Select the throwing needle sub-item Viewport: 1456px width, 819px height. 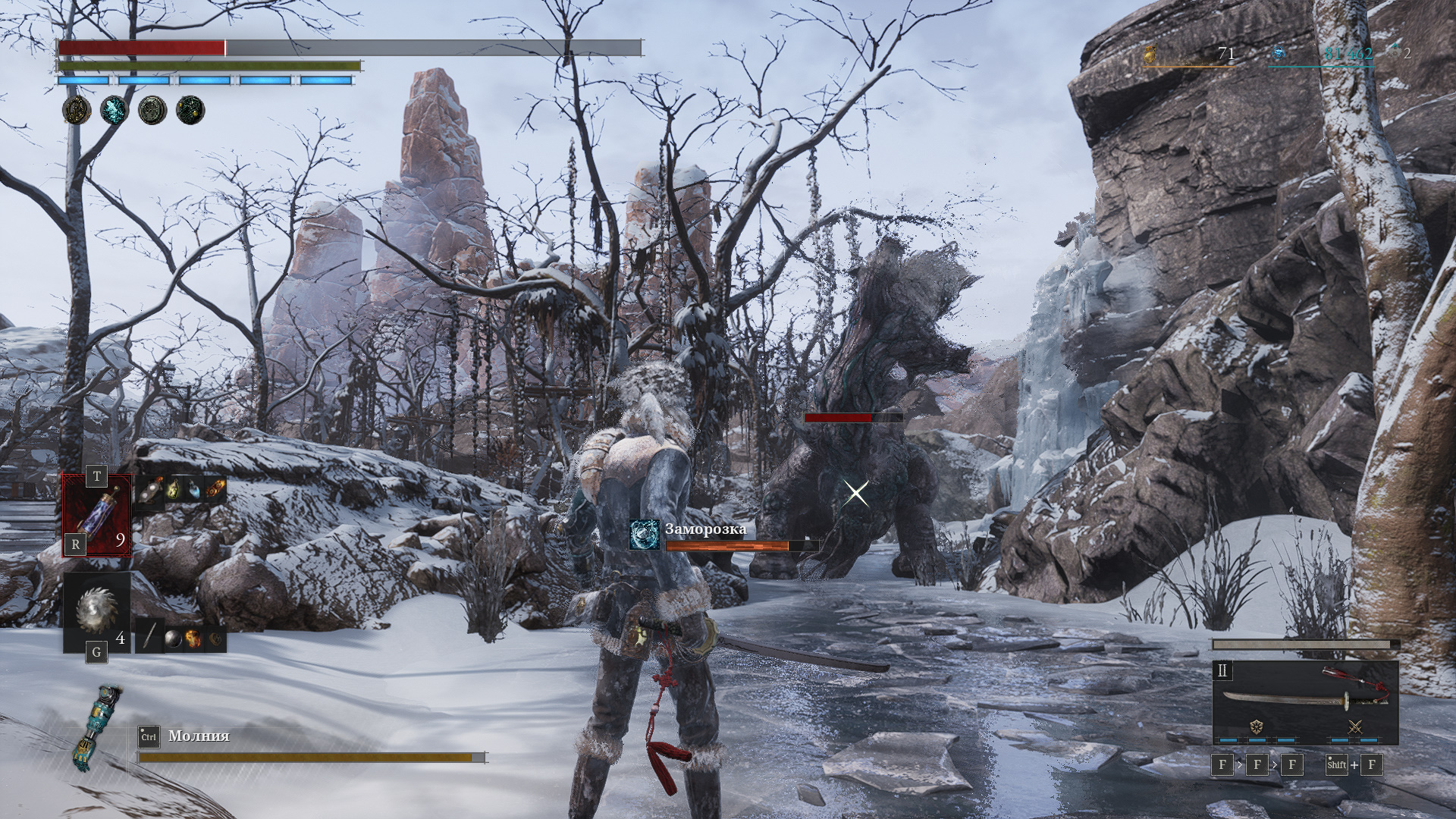(150, 636)
